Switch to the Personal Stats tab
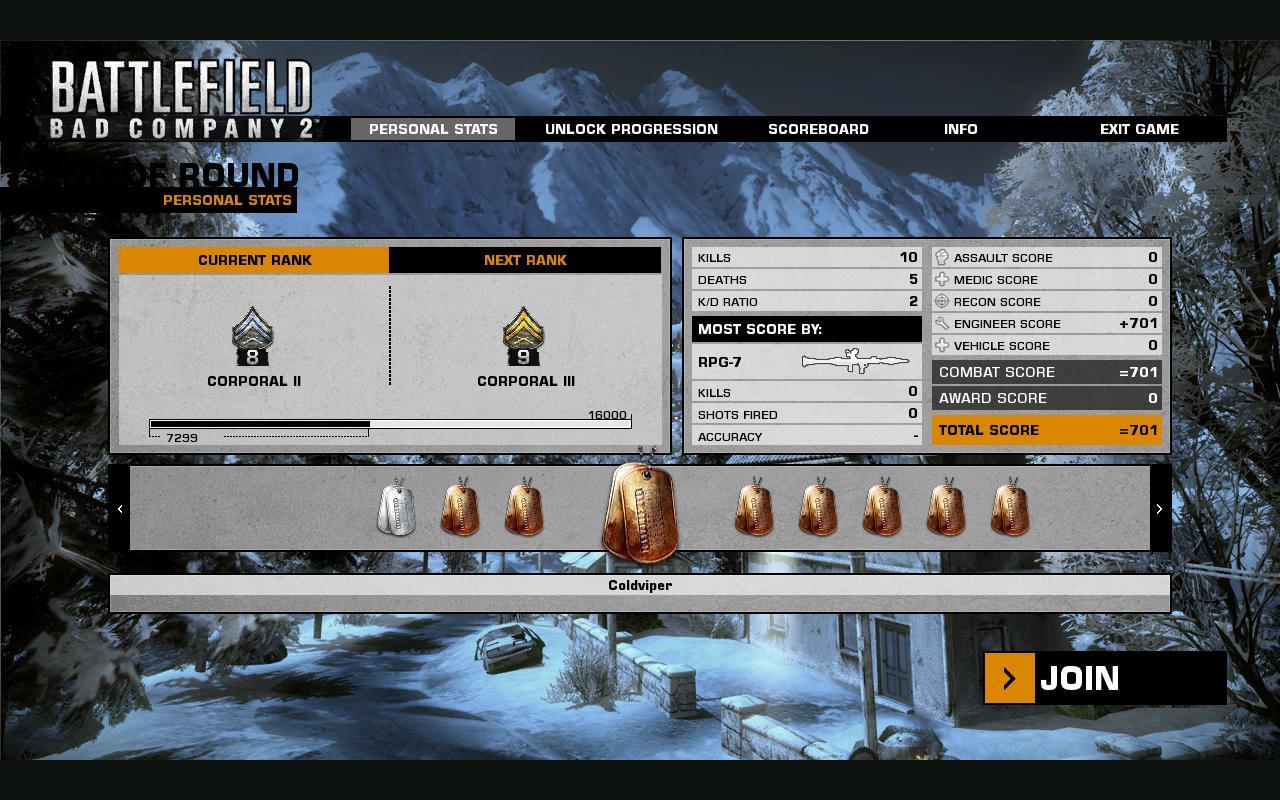The image size is (1280, 800). (x=433, y=129)
